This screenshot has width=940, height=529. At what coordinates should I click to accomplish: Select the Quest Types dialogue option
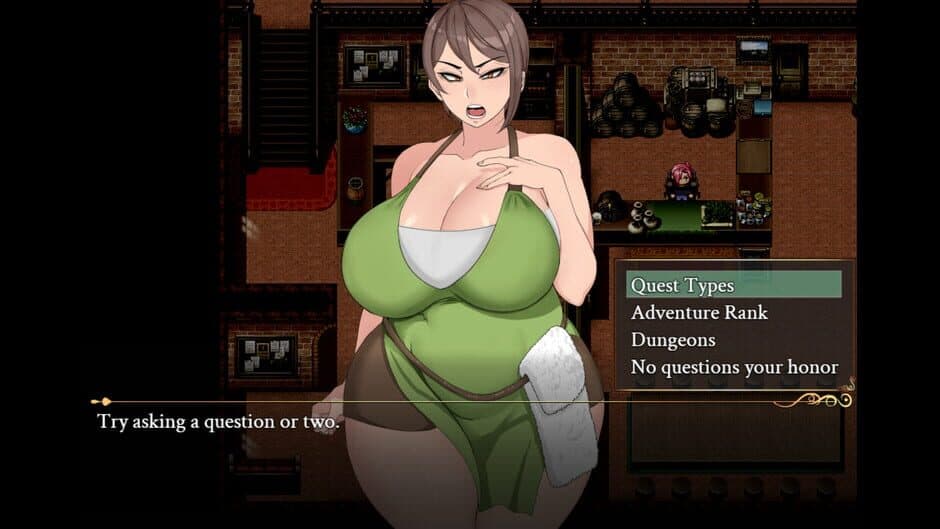682,285
